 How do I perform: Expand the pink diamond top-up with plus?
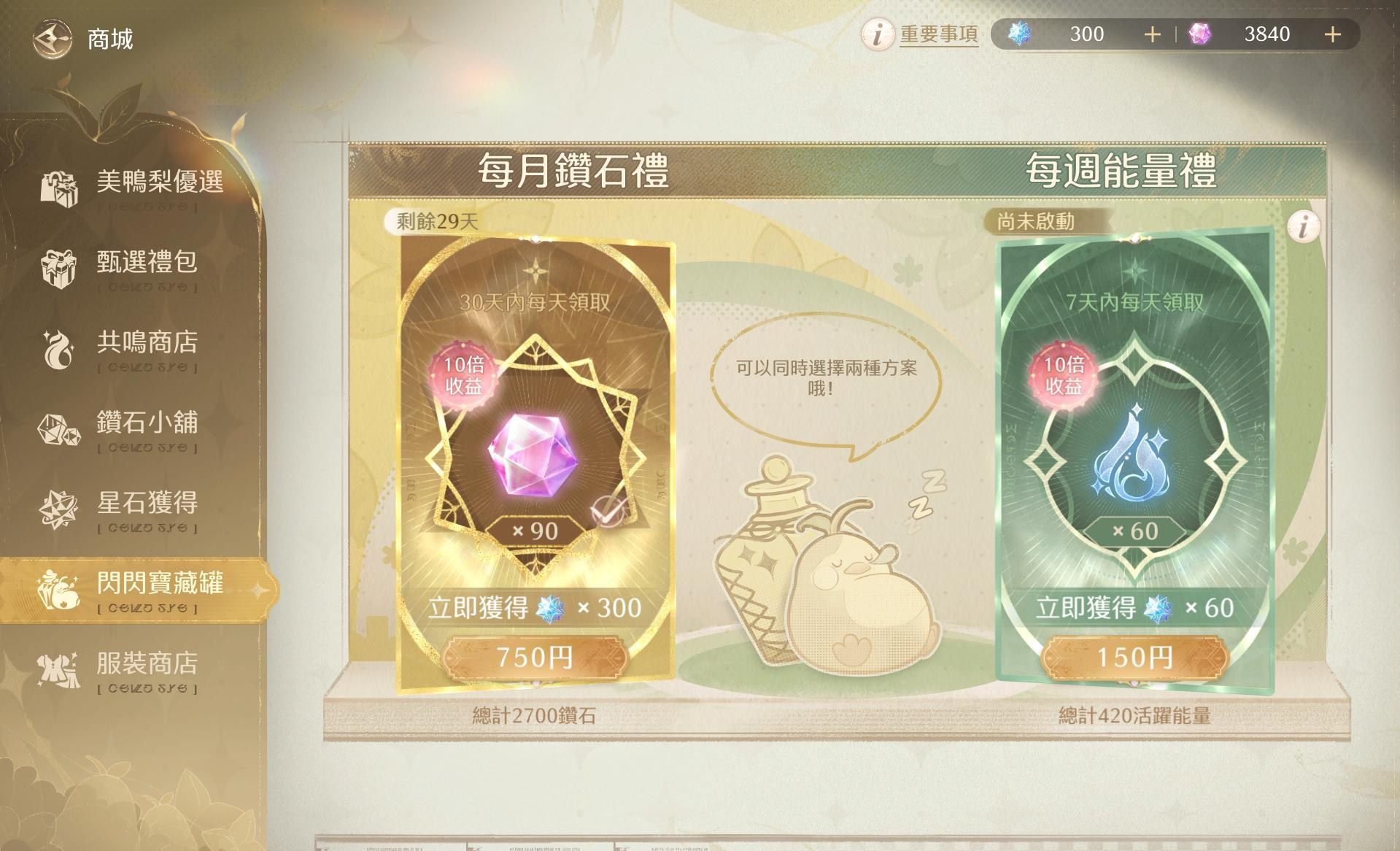[x=1334, y=34]
